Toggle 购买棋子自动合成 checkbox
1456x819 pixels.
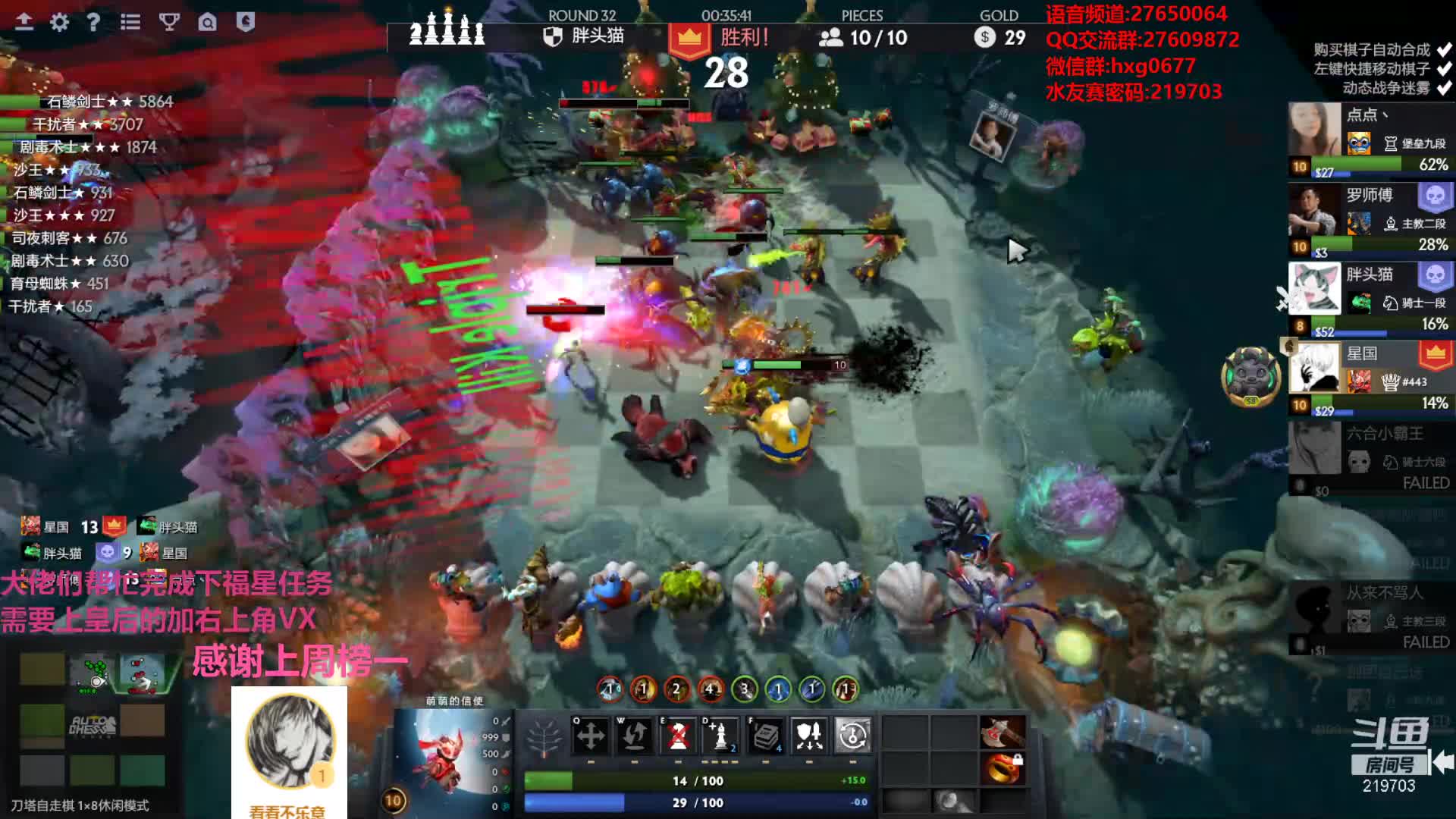tap(1444, 50)
